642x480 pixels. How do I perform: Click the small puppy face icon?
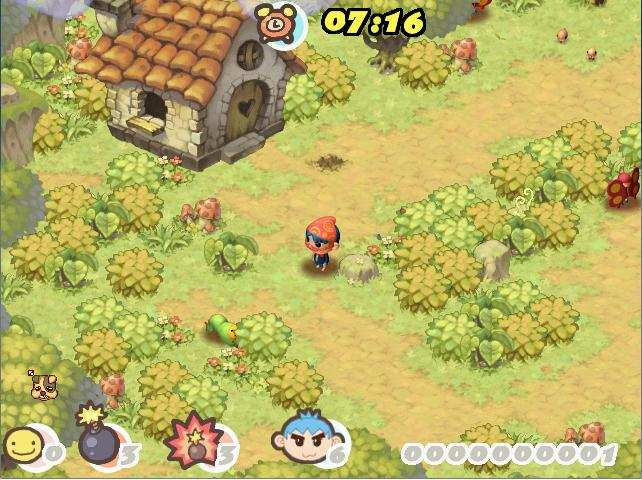42,385
